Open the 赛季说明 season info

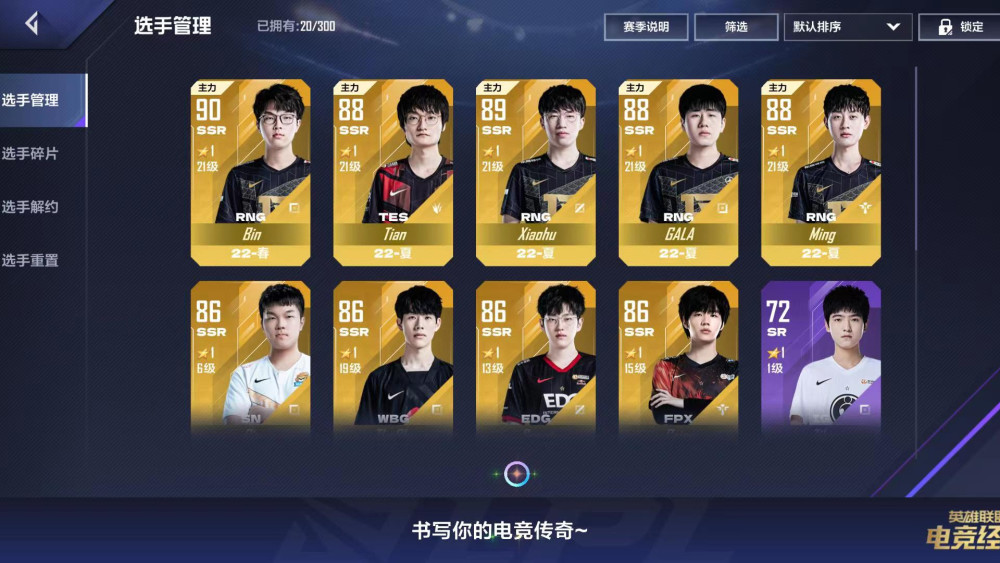coord(646,27)
